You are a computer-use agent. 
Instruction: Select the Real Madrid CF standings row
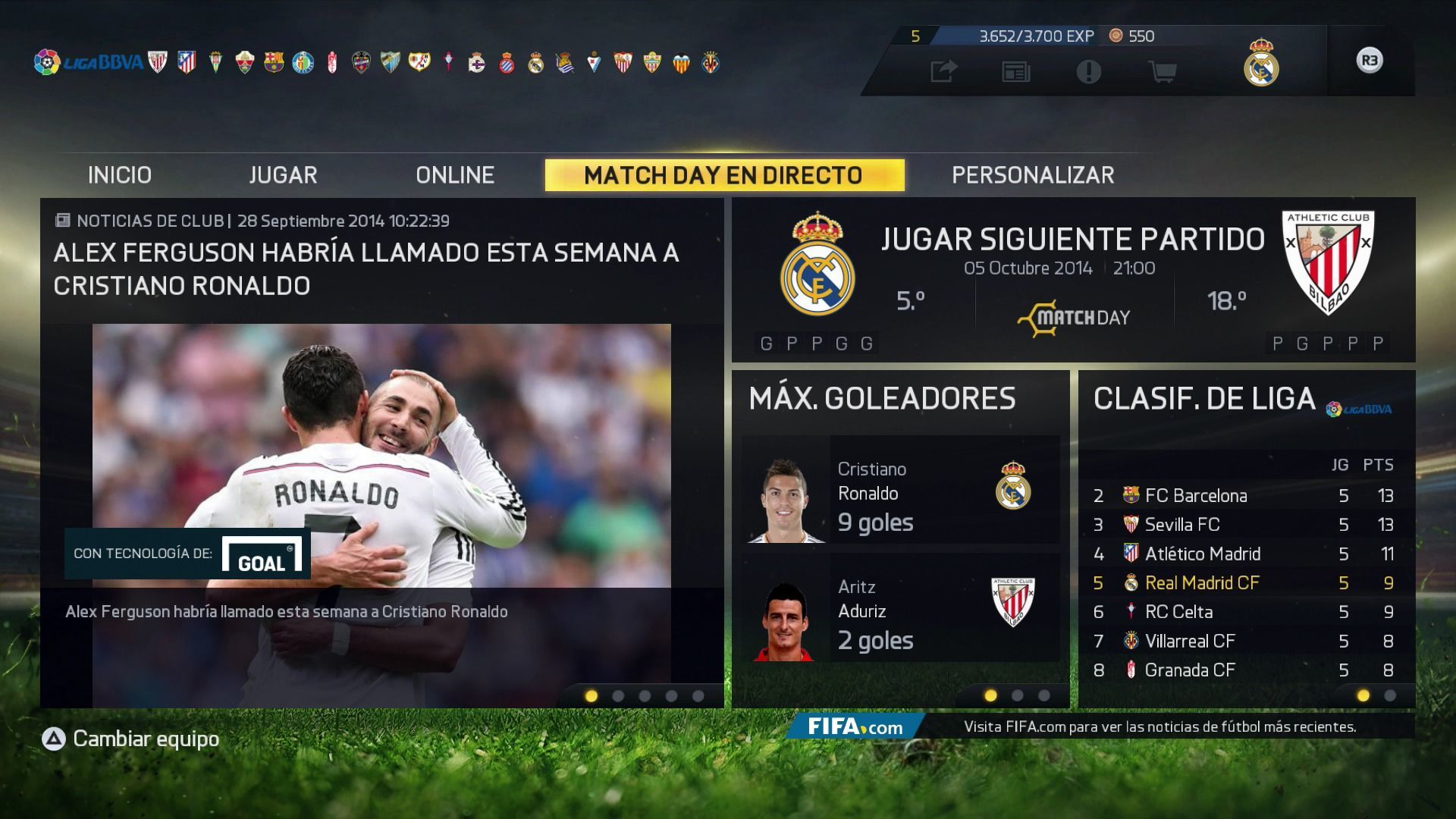1245,583
